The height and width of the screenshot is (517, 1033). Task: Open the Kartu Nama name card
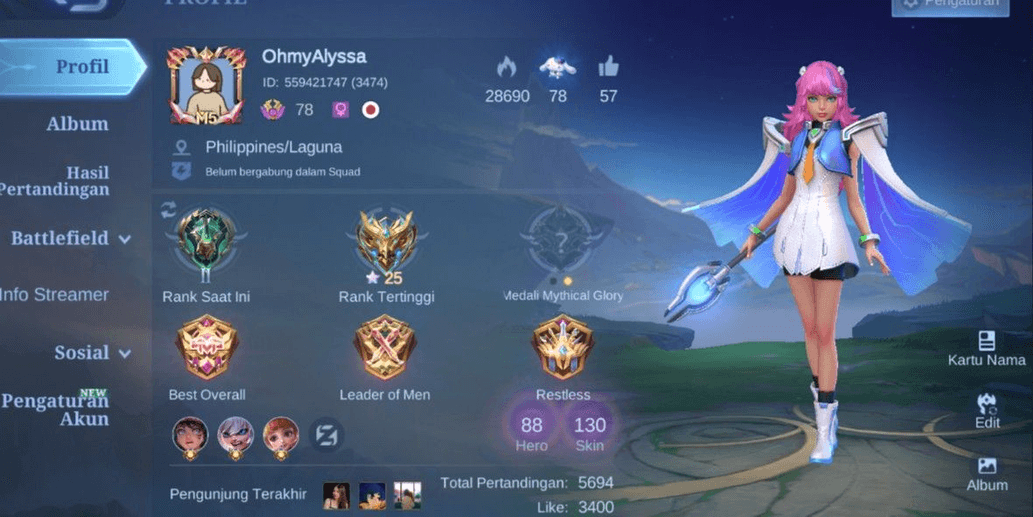pos(986,348)
